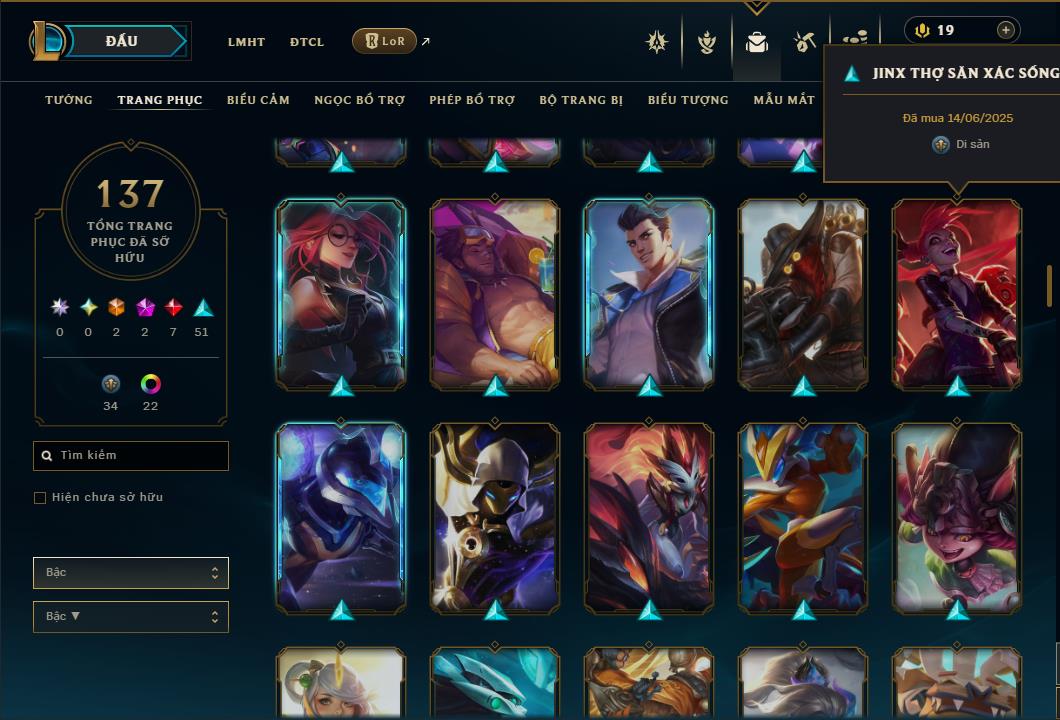This screenshot has height=720, width=1060.
Task: Launch the LoR link button
Action: tap(384, 41)
